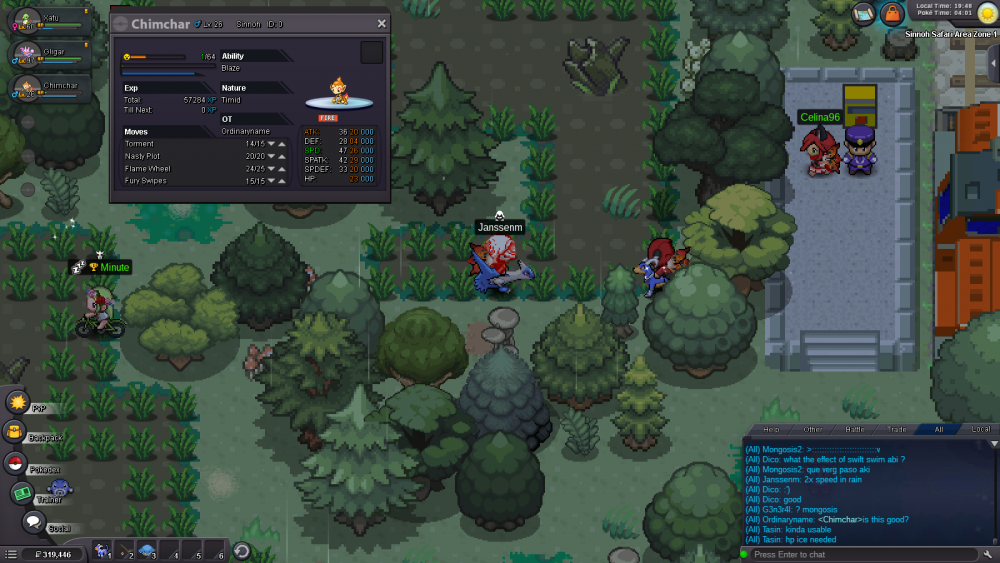Use the fishing rod in hotkey slot 2
The image size is (1000, 563).
click(123, 551)
